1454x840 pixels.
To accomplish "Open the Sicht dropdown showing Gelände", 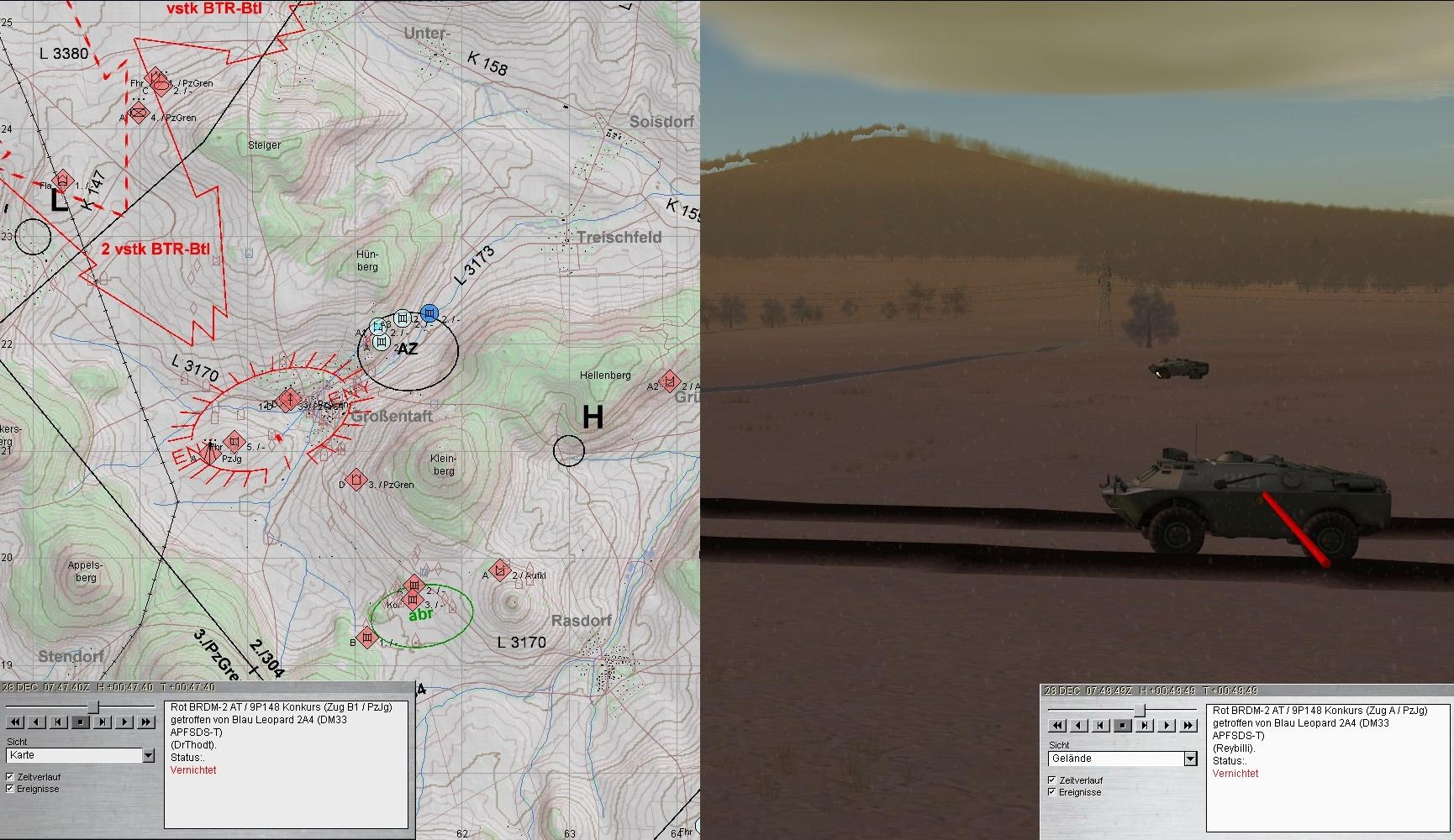I will [1190, 759].
